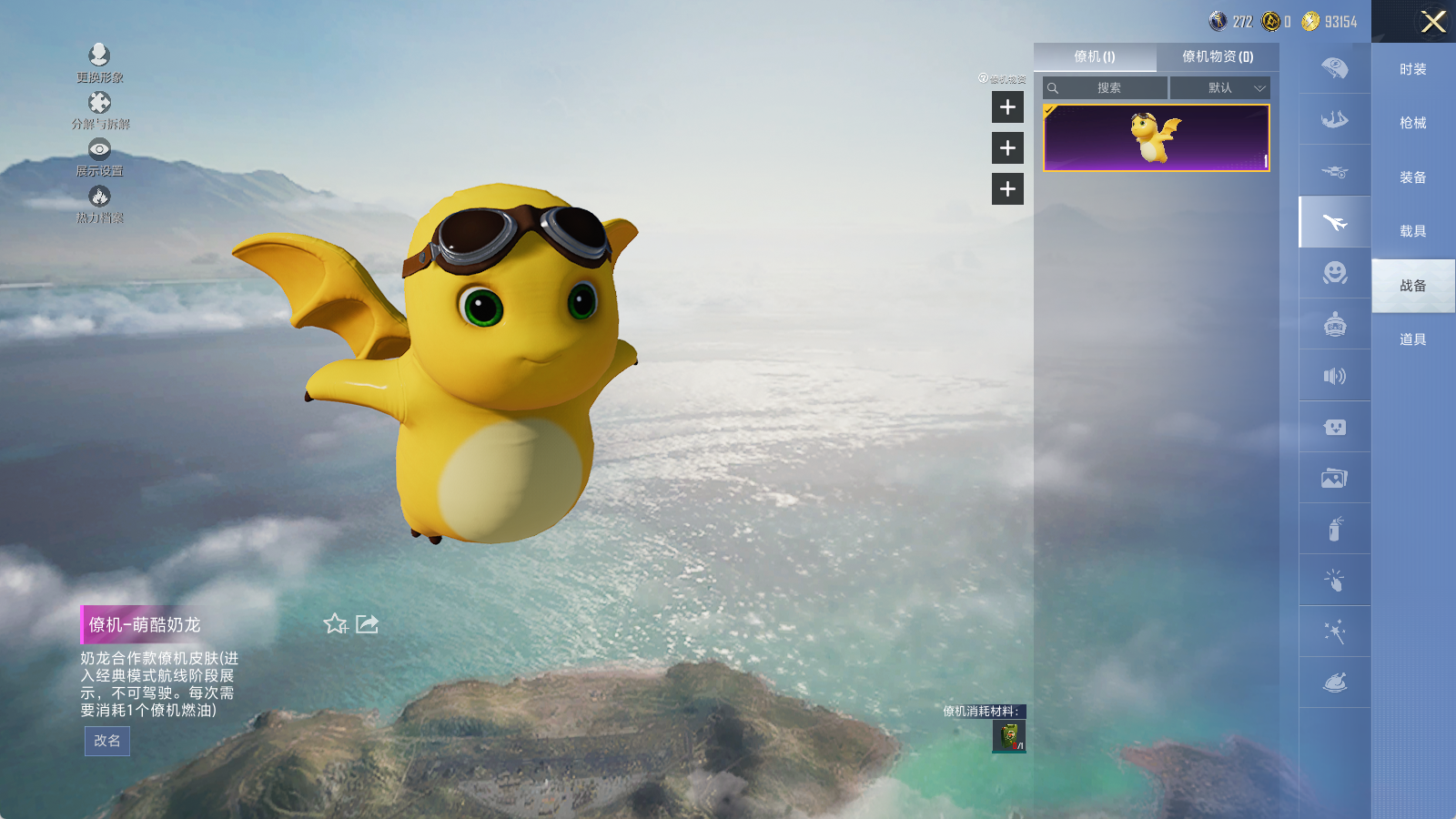Favorite the wingman with the star icon

[x=335, y=624]
